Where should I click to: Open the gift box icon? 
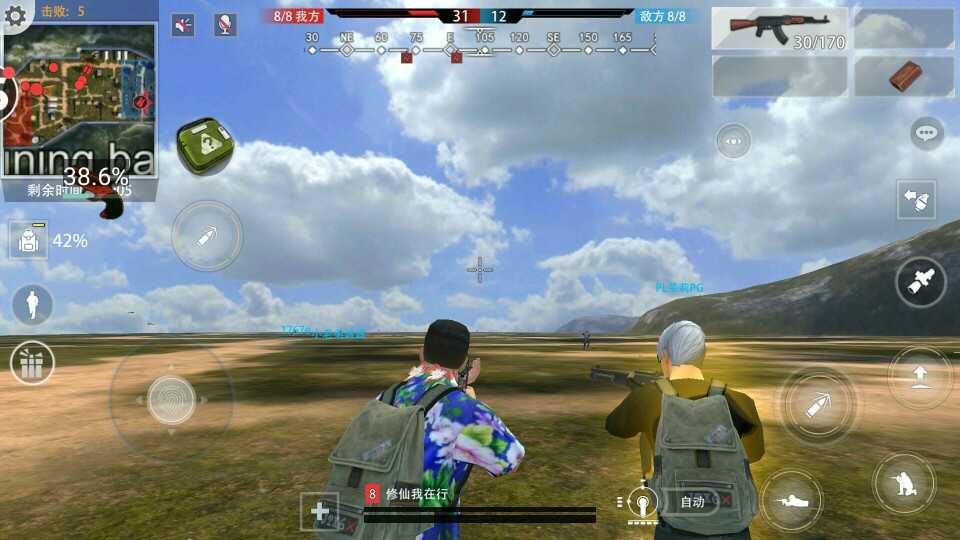(x=32, y=363)
